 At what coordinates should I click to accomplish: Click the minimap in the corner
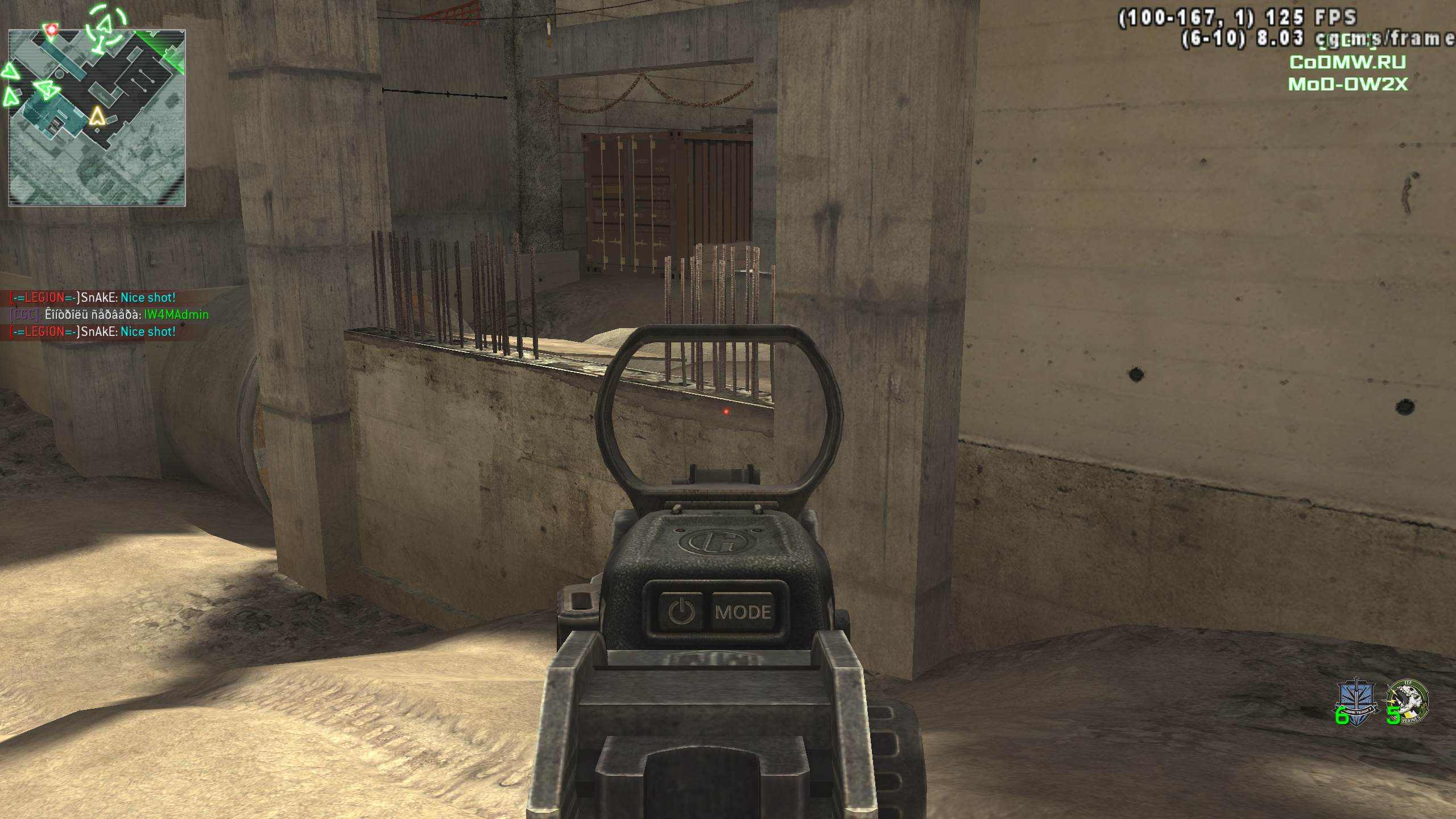coord(97,118)
